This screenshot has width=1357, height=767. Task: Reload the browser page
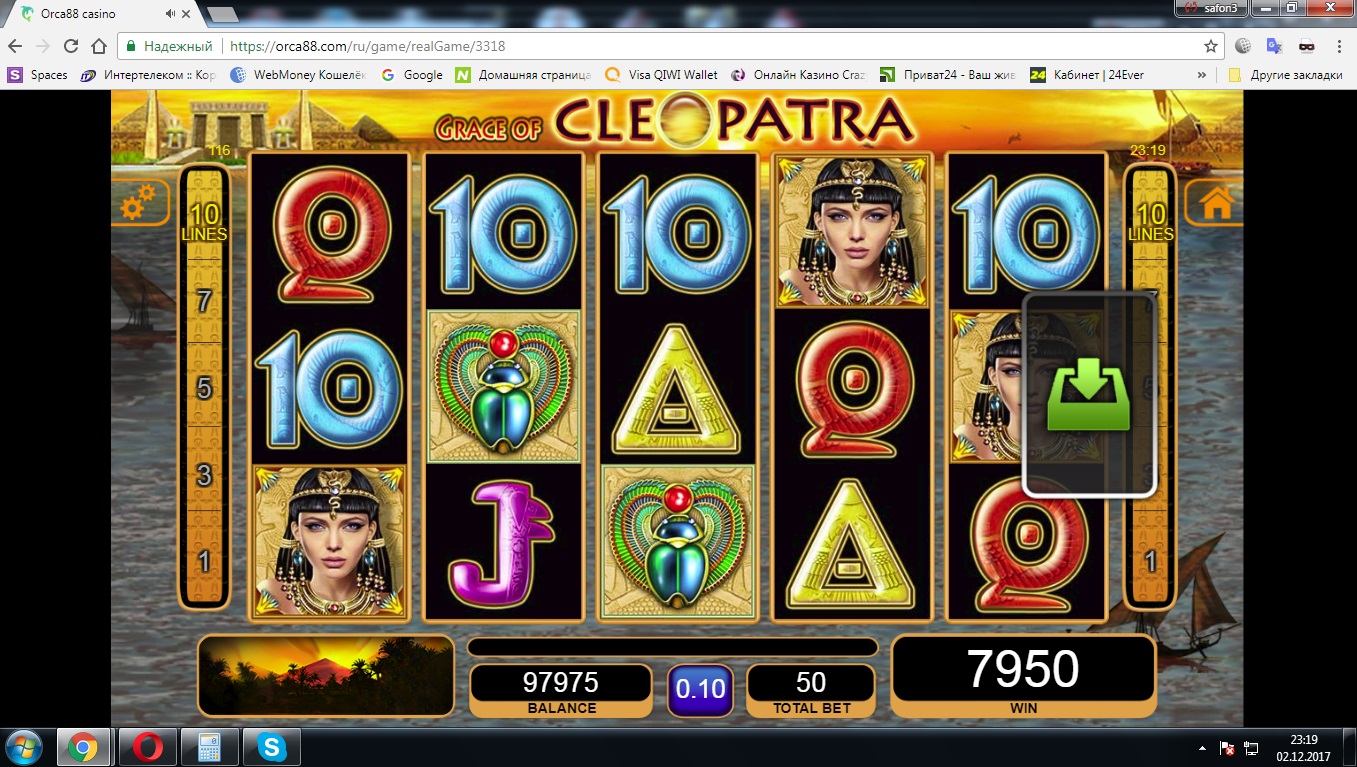71,46
